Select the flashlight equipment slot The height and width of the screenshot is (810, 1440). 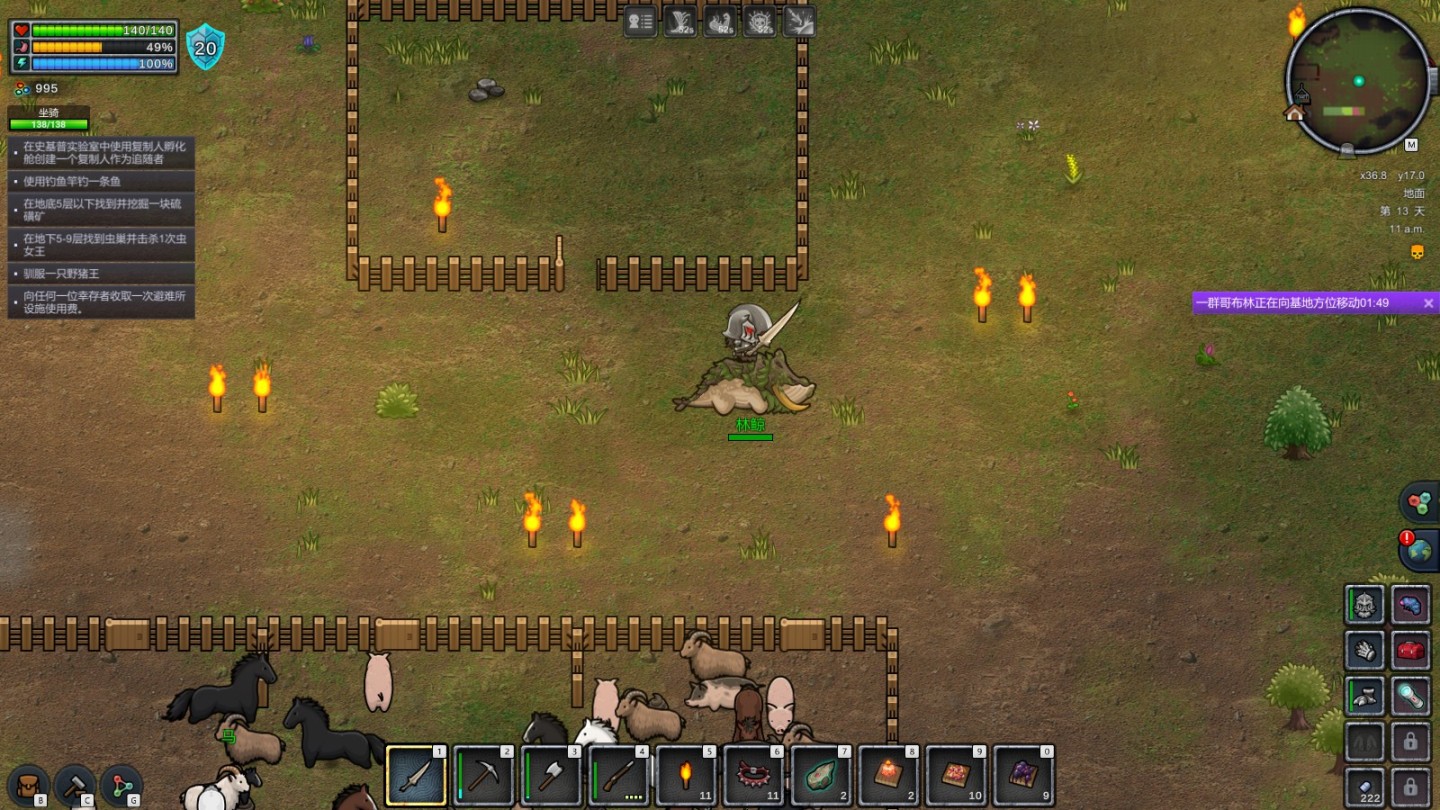[1410, 697]
